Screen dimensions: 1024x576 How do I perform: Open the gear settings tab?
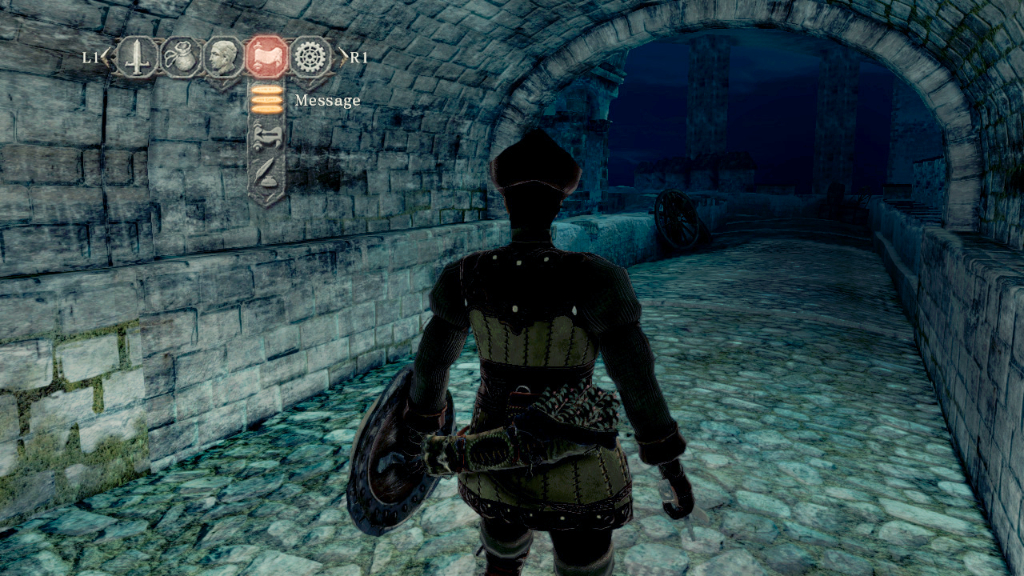click(311, 57)
